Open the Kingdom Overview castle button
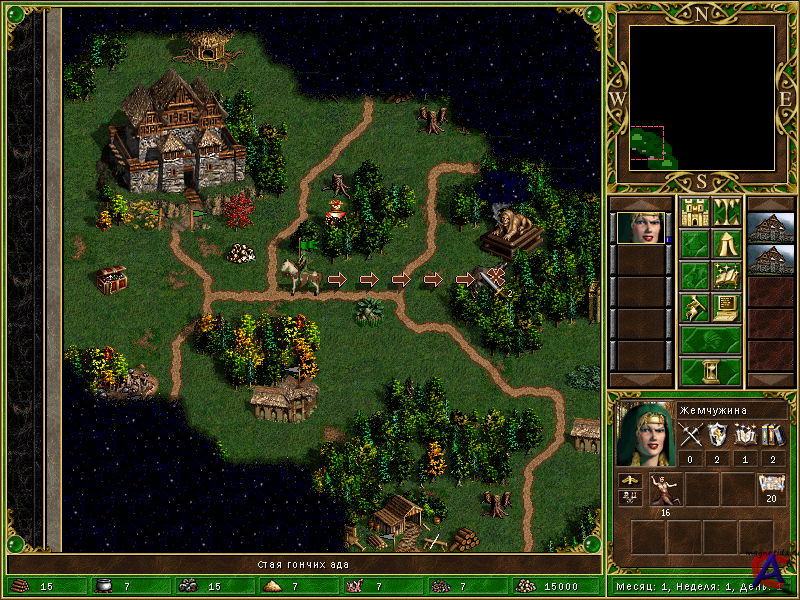 [694, 212]
